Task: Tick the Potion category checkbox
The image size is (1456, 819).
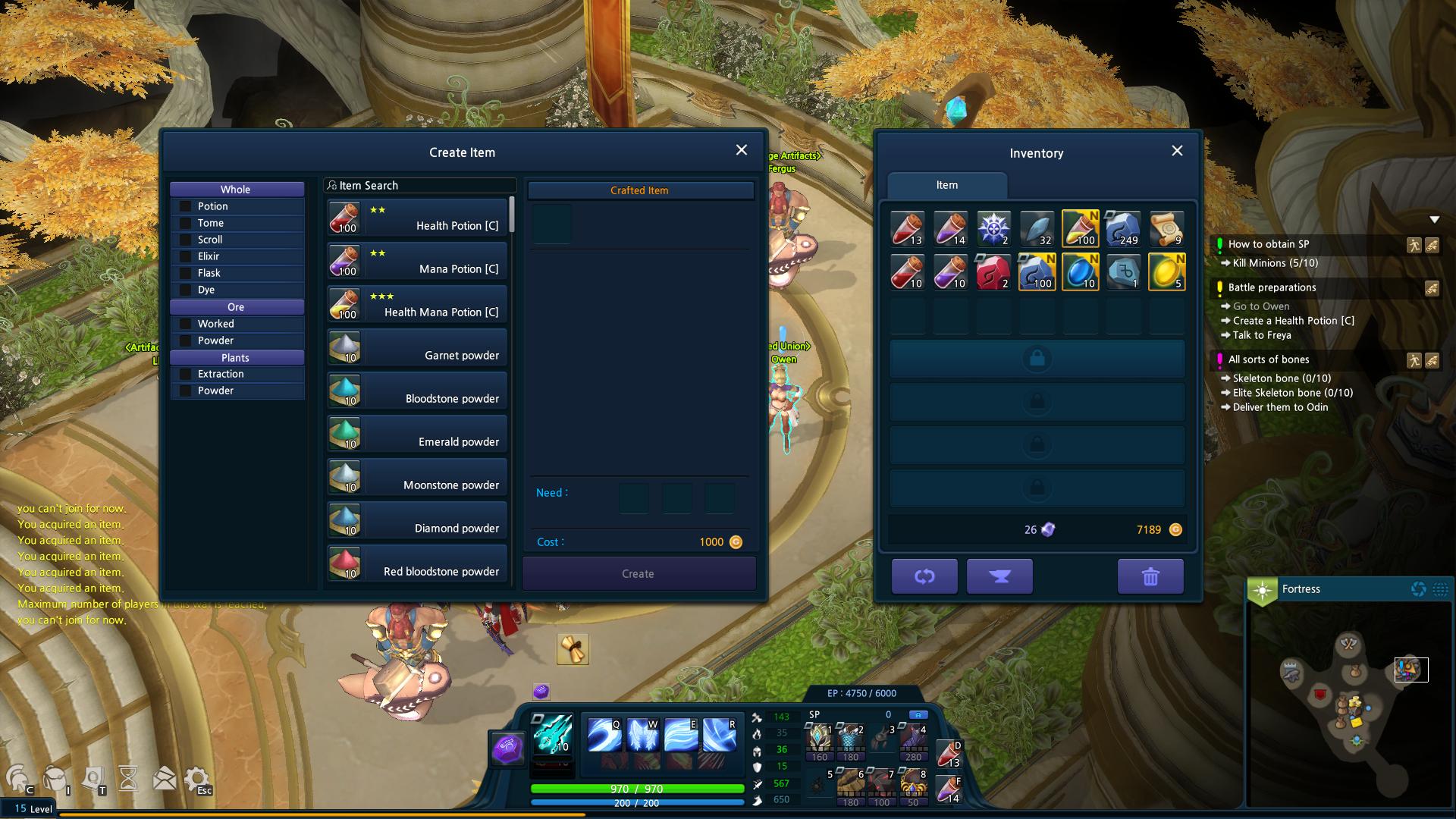Action: click(x=185, y=206)
